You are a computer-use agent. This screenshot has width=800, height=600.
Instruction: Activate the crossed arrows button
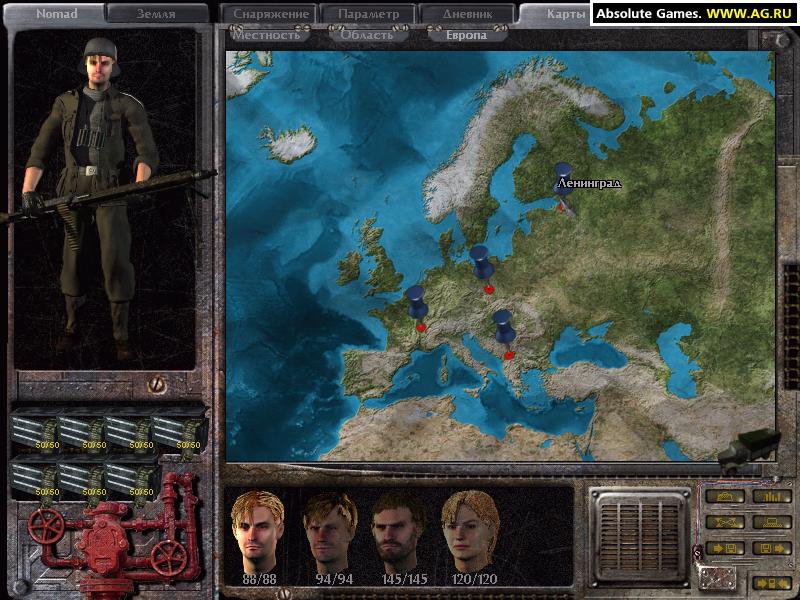point(723,522)
